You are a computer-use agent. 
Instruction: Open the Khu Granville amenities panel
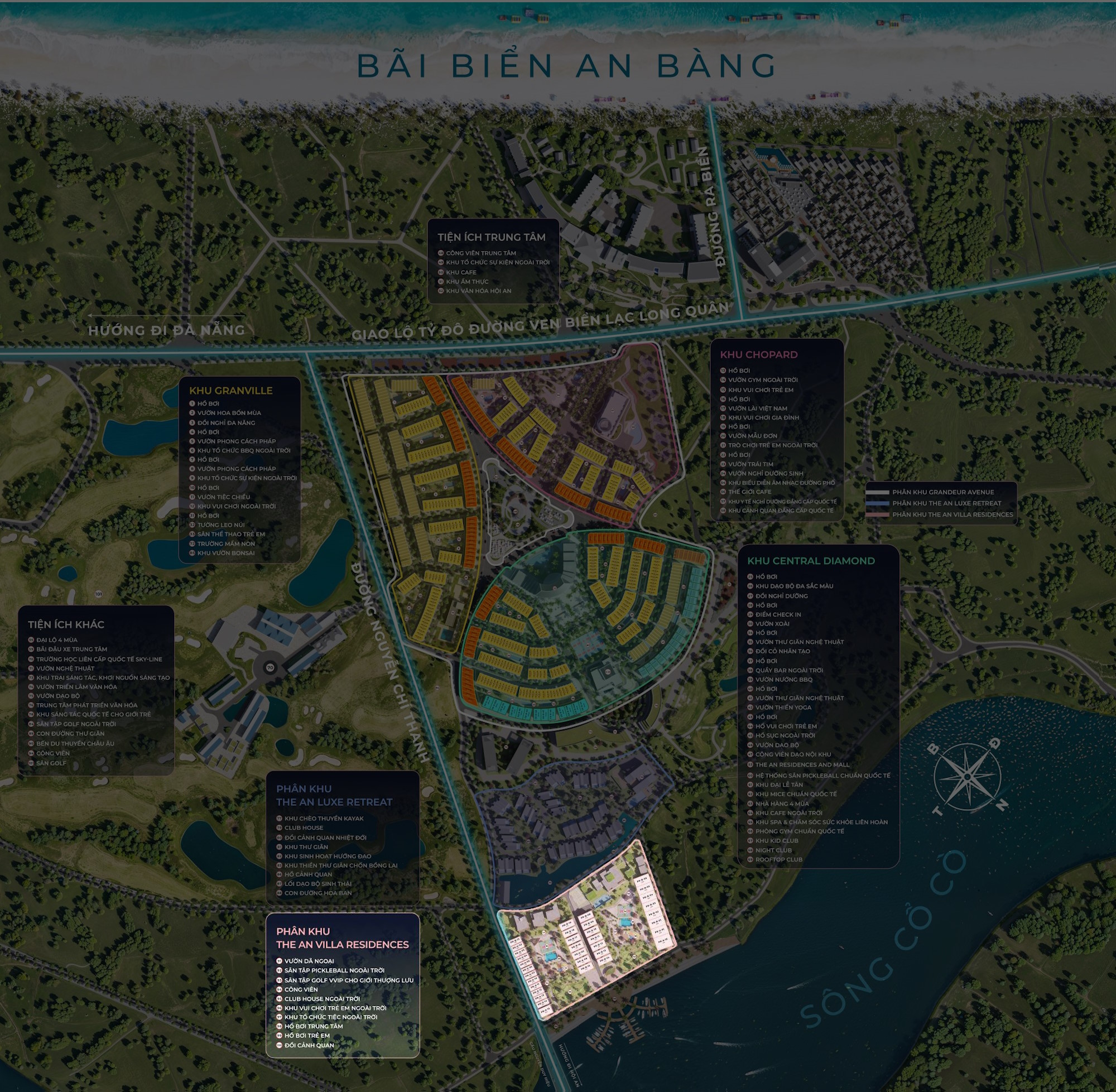[230, 391]
